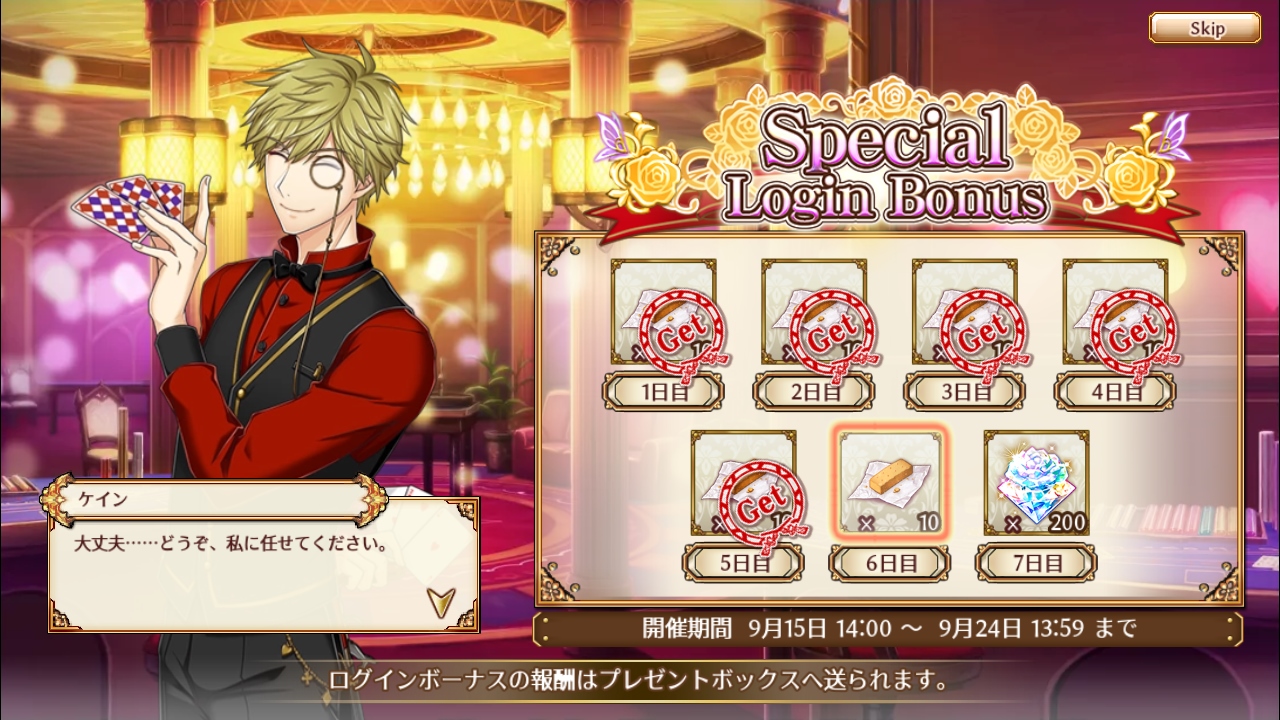Select the 5日目 reward tile
This screenshot has width=1280, height=720.
(743, 483)
